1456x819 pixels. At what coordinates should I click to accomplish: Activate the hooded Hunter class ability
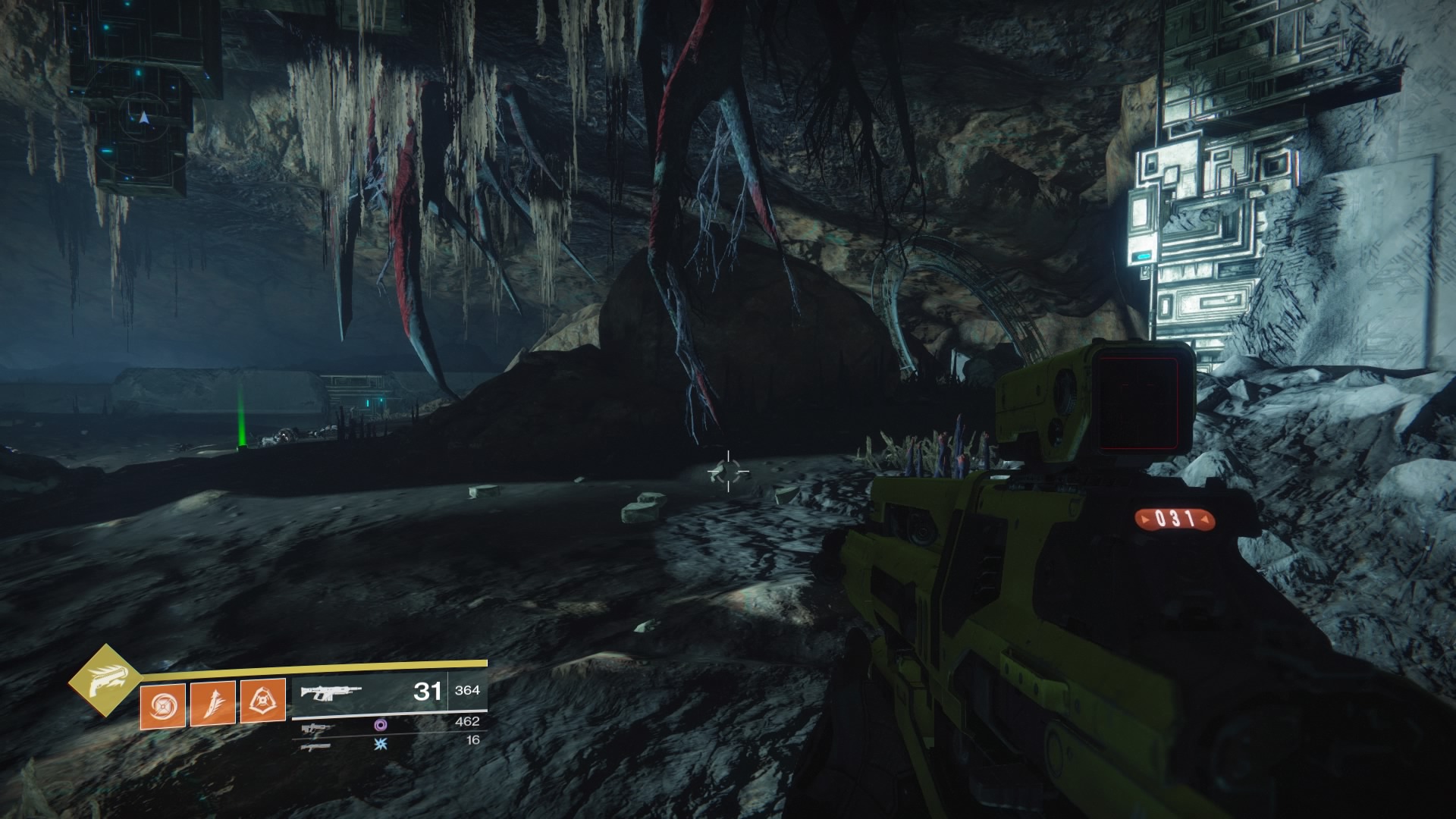tap(262, 701)
